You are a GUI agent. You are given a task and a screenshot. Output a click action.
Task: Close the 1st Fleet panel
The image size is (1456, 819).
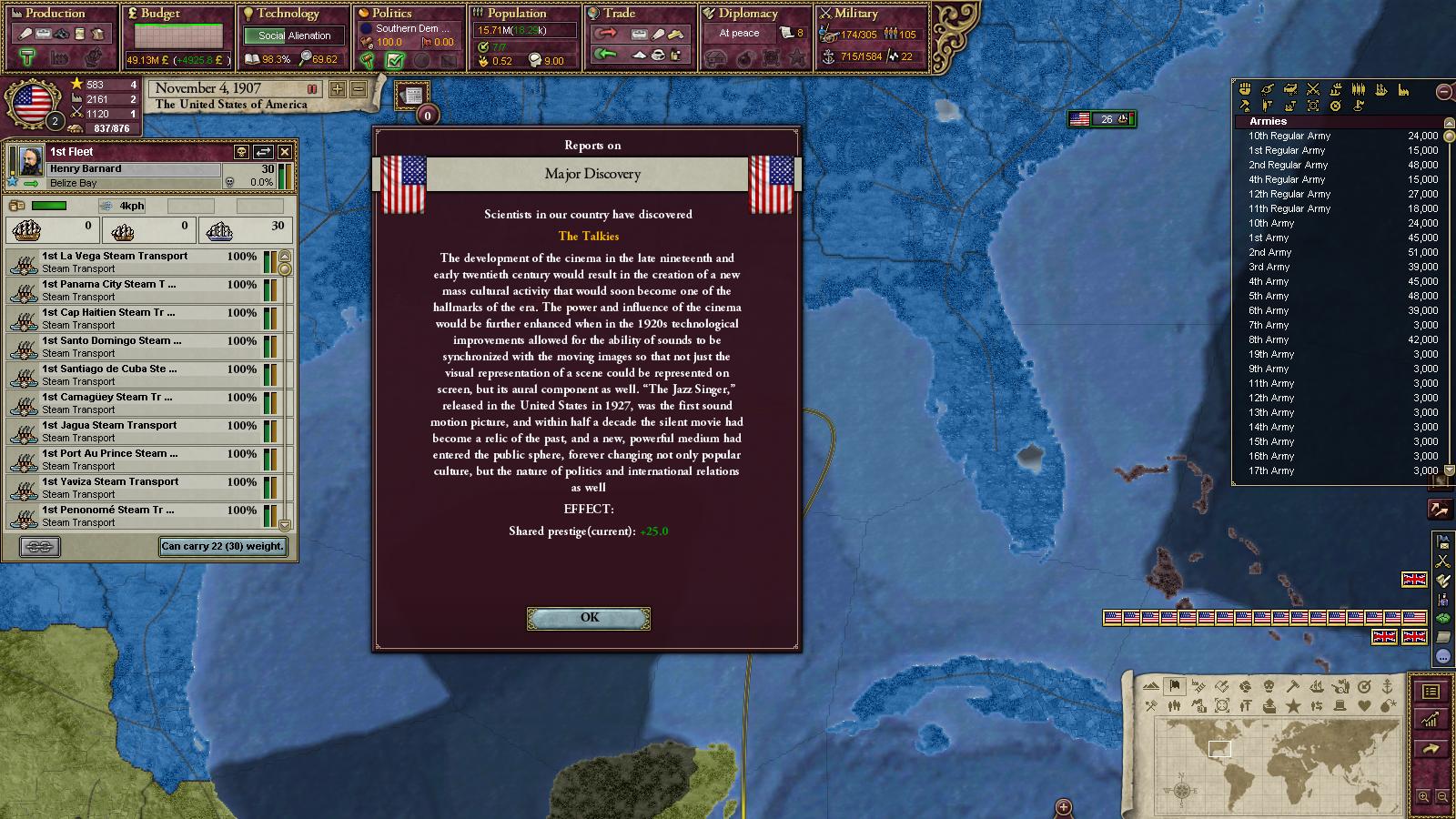(x=285, y=152)
